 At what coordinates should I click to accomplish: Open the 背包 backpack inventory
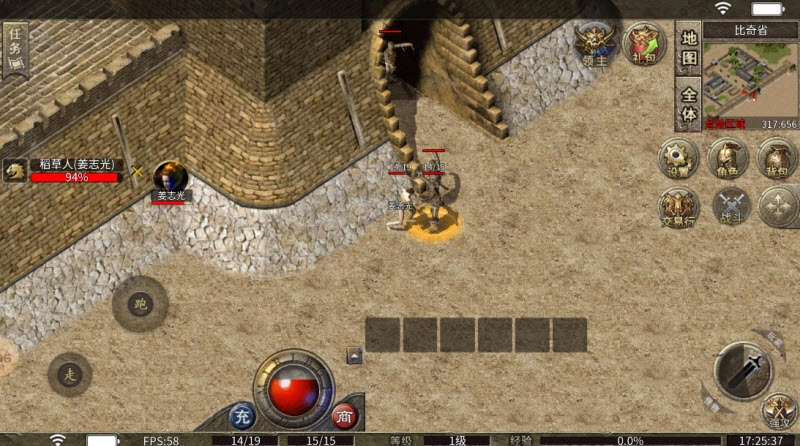point(776,159)
